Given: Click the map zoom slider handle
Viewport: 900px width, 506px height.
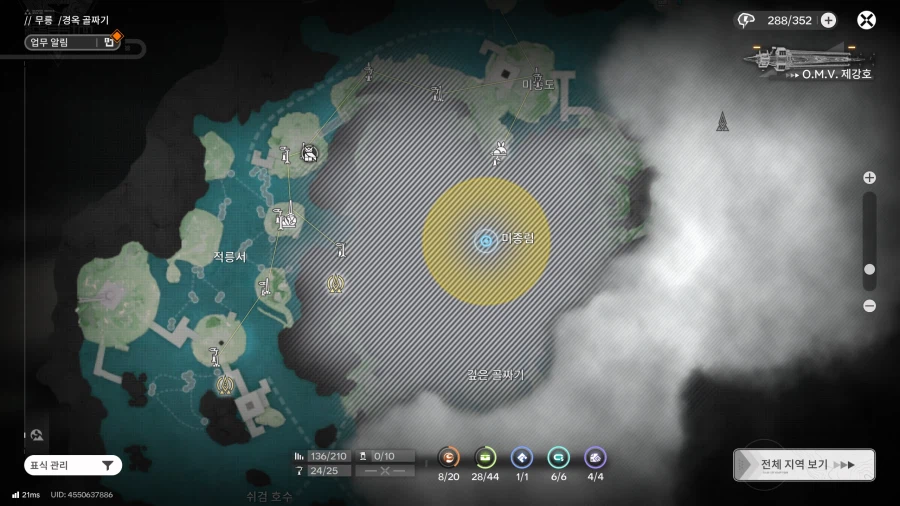Looking at the screenshot, I should (869, 270).
